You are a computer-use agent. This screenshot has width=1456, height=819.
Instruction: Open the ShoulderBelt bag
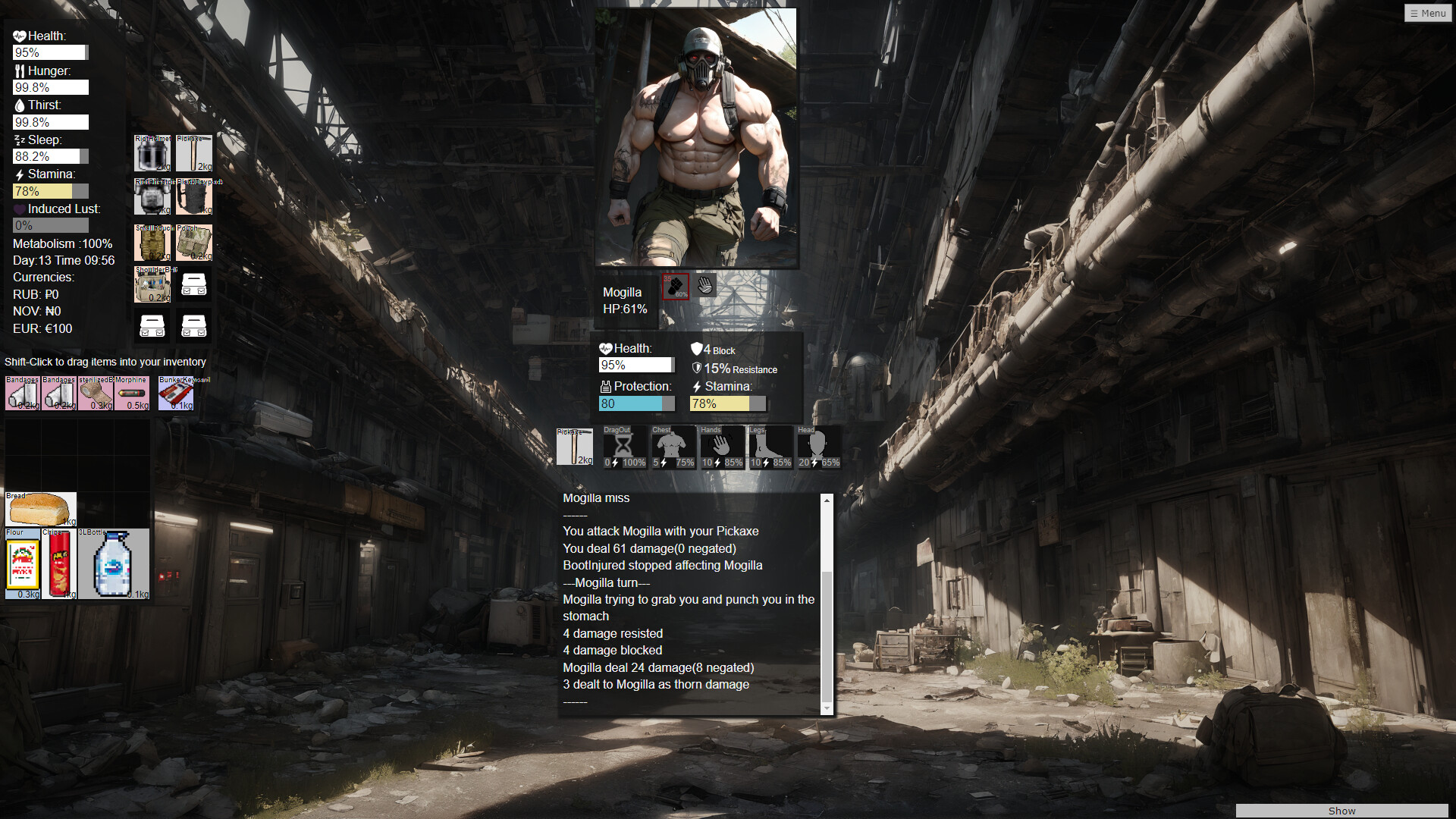pyautogui.click(x=152, y=285)
